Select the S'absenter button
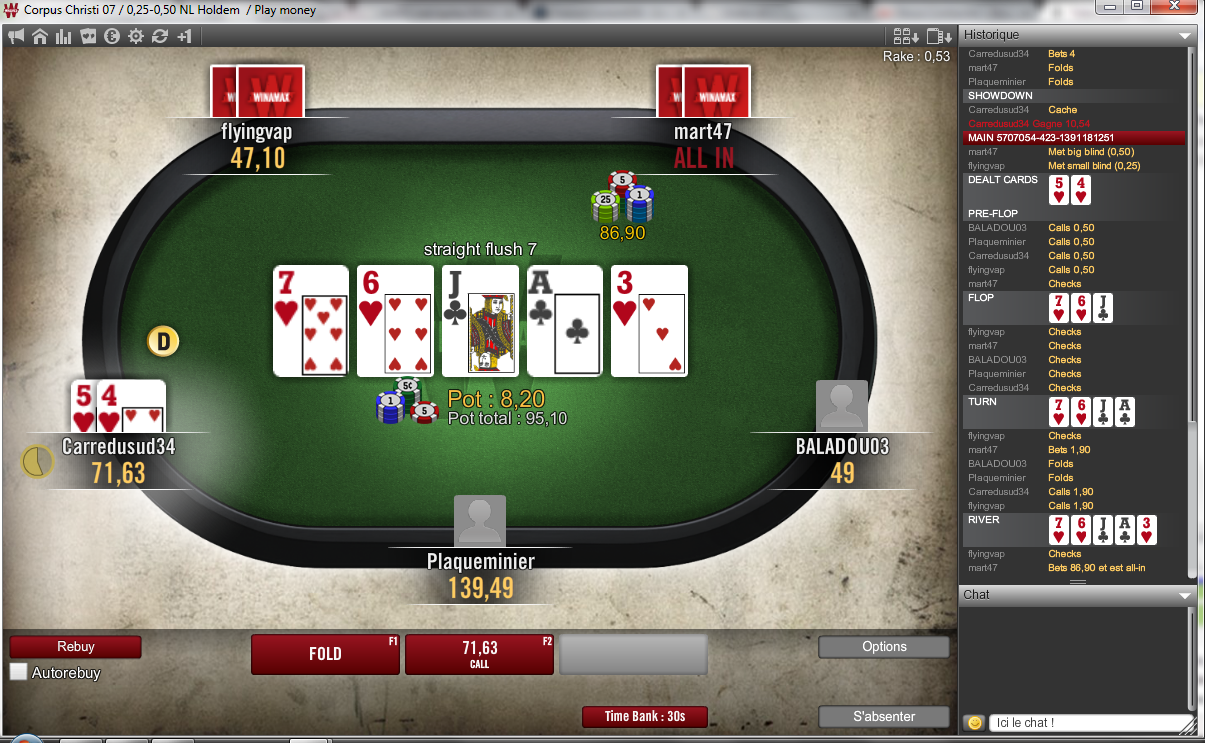Screen dimensions: 1205x743 (x=884, y=716)
